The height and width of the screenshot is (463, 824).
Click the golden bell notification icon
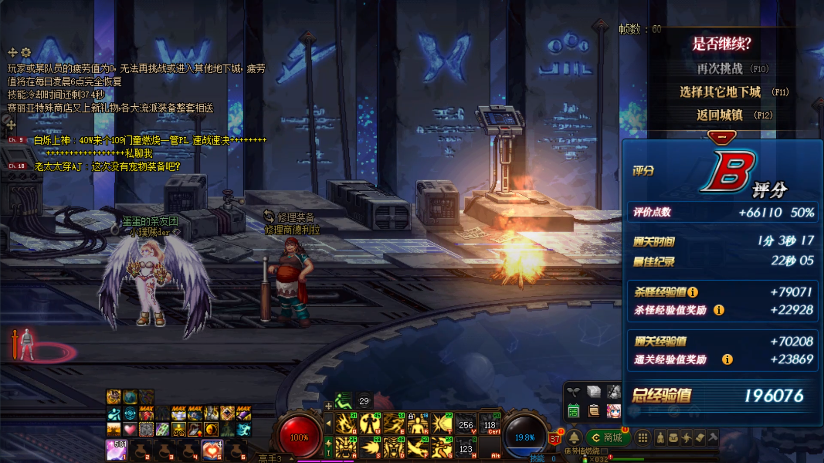click(x=575, y=437)
